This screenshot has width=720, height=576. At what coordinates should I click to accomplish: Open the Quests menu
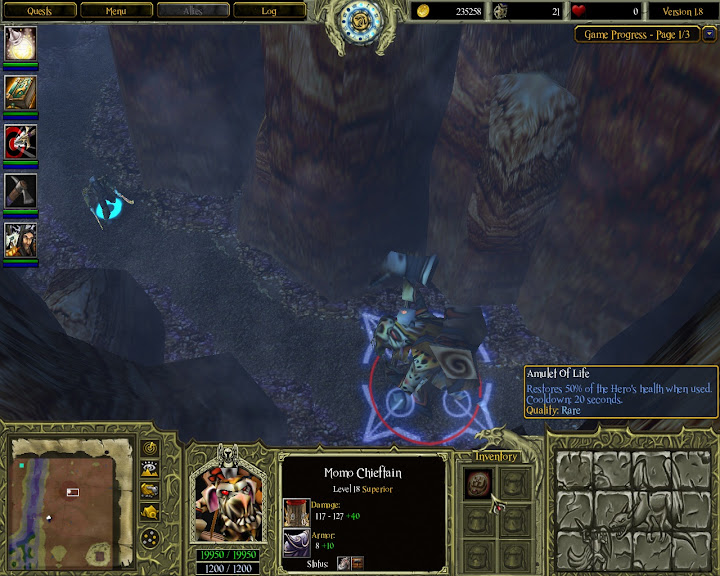(39, 11)
